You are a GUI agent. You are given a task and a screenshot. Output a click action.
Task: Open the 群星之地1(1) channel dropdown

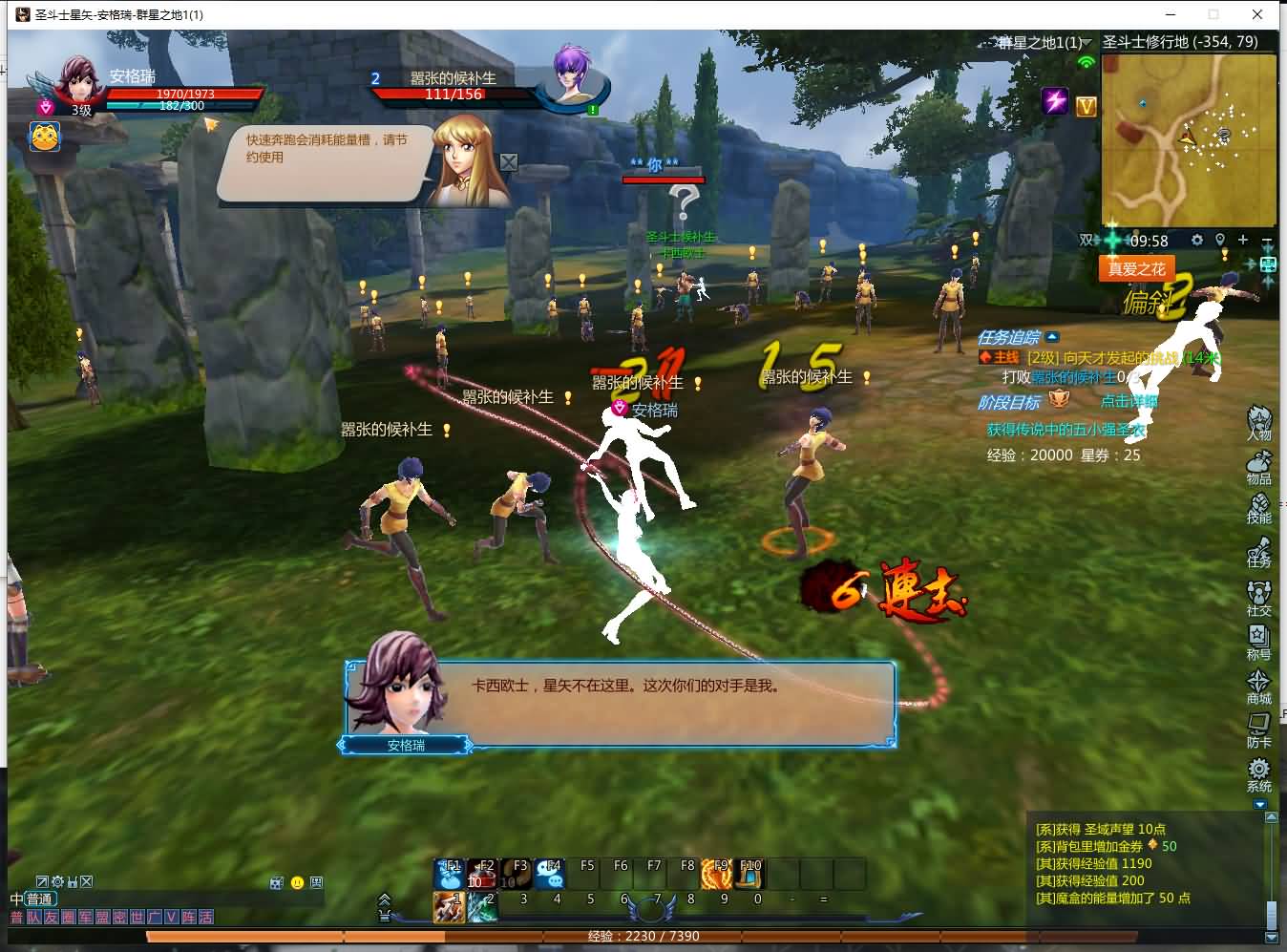(x=1087, y=43)
